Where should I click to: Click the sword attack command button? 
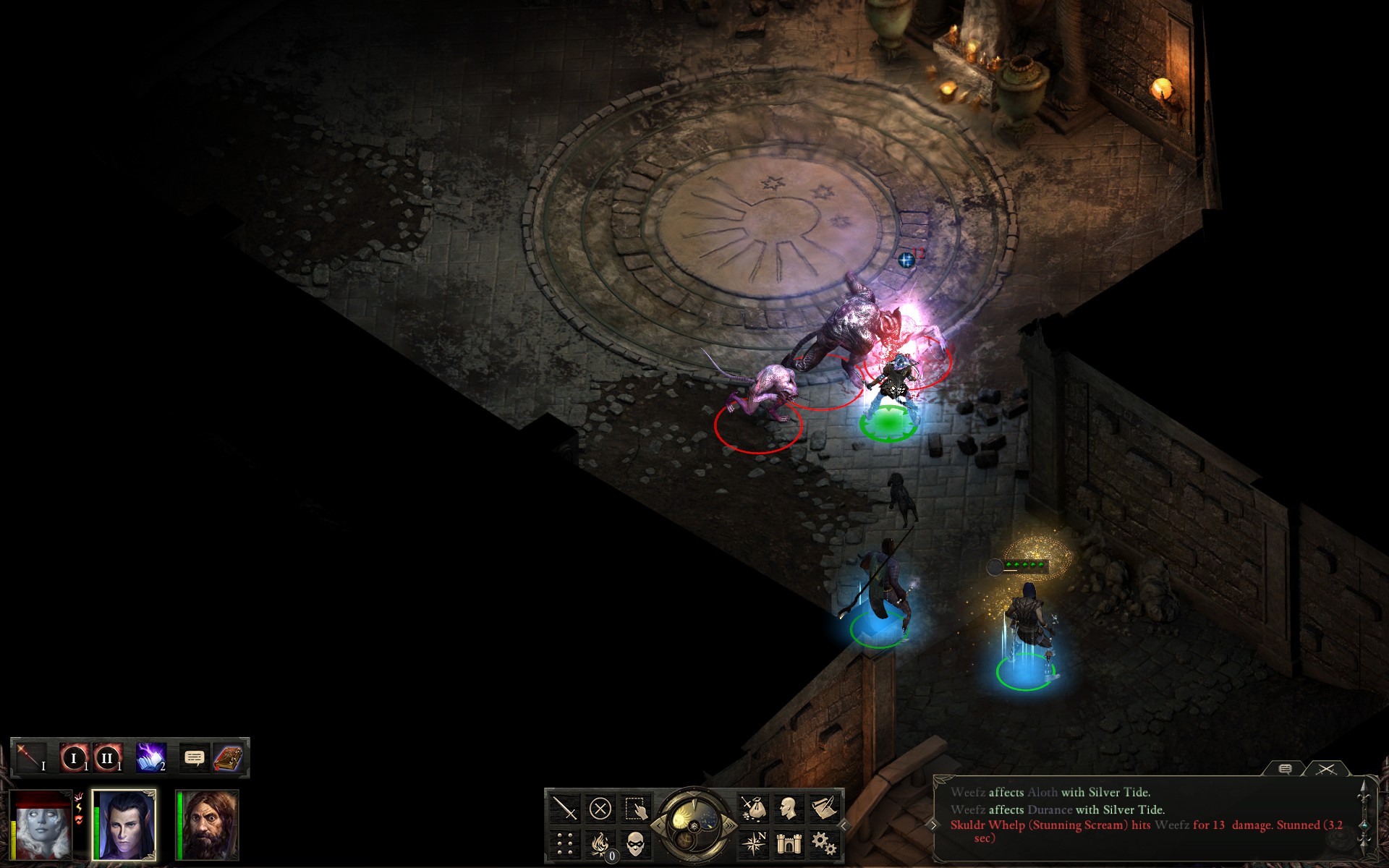(564, 808)
